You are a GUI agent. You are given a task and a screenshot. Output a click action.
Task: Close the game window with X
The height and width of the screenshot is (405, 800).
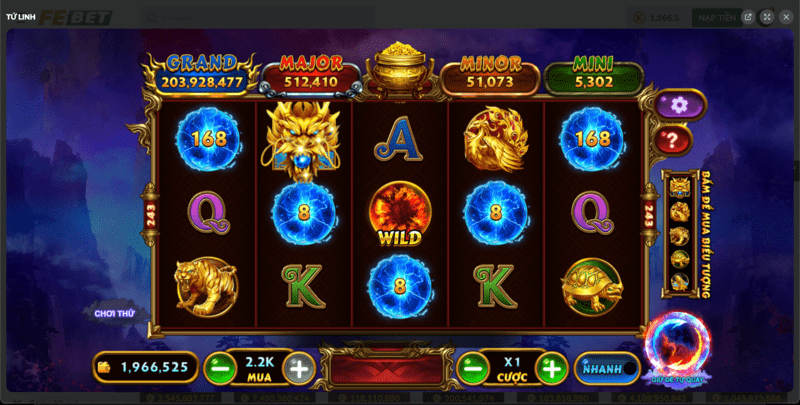pyautogui.click(x=785, y=17)
